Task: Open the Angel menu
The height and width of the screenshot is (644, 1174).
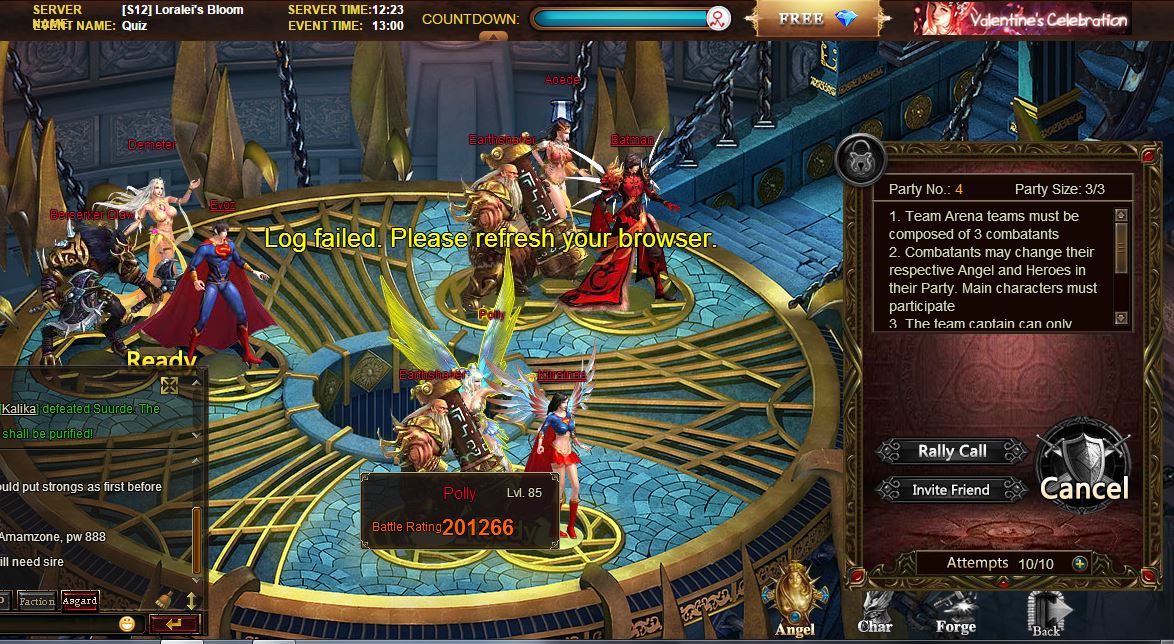Action: coord(795,600)
